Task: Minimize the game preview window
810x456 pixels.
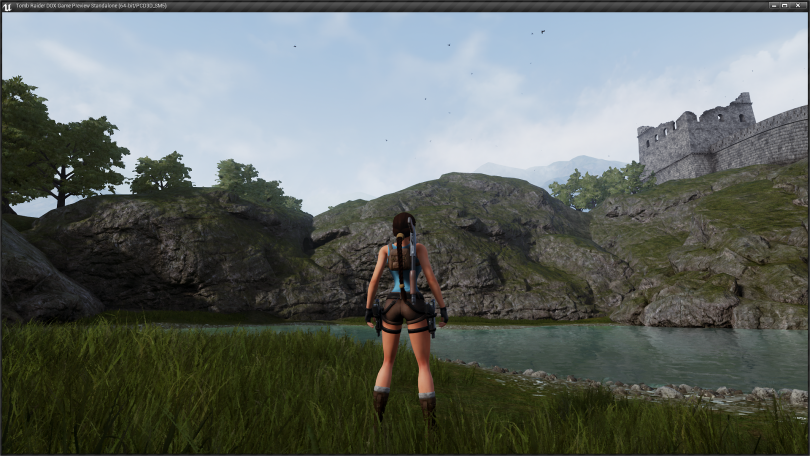Action: pos(774,5)
